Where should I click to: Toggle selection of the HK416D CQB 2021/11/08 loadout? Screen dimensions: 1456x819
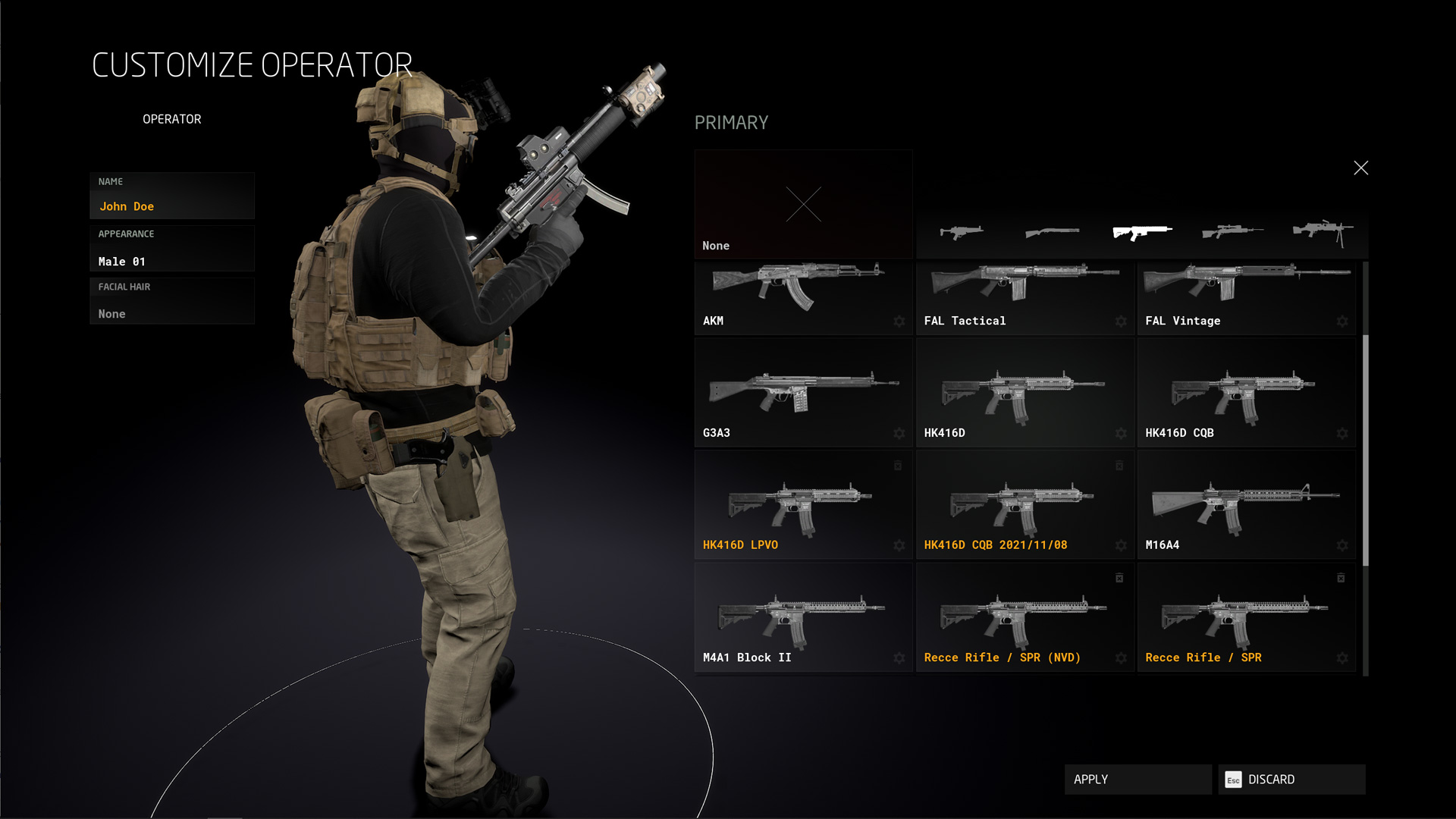tap(1025, 504)
